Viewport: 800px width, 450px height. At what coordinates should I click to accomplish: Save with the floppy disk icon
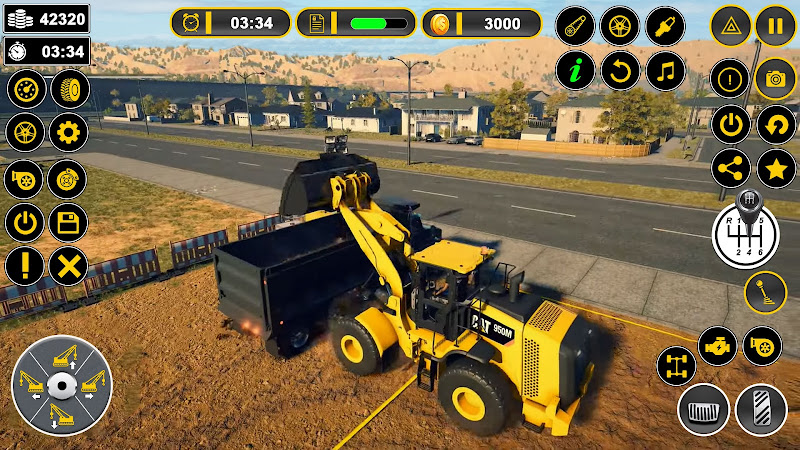(68, 222)
